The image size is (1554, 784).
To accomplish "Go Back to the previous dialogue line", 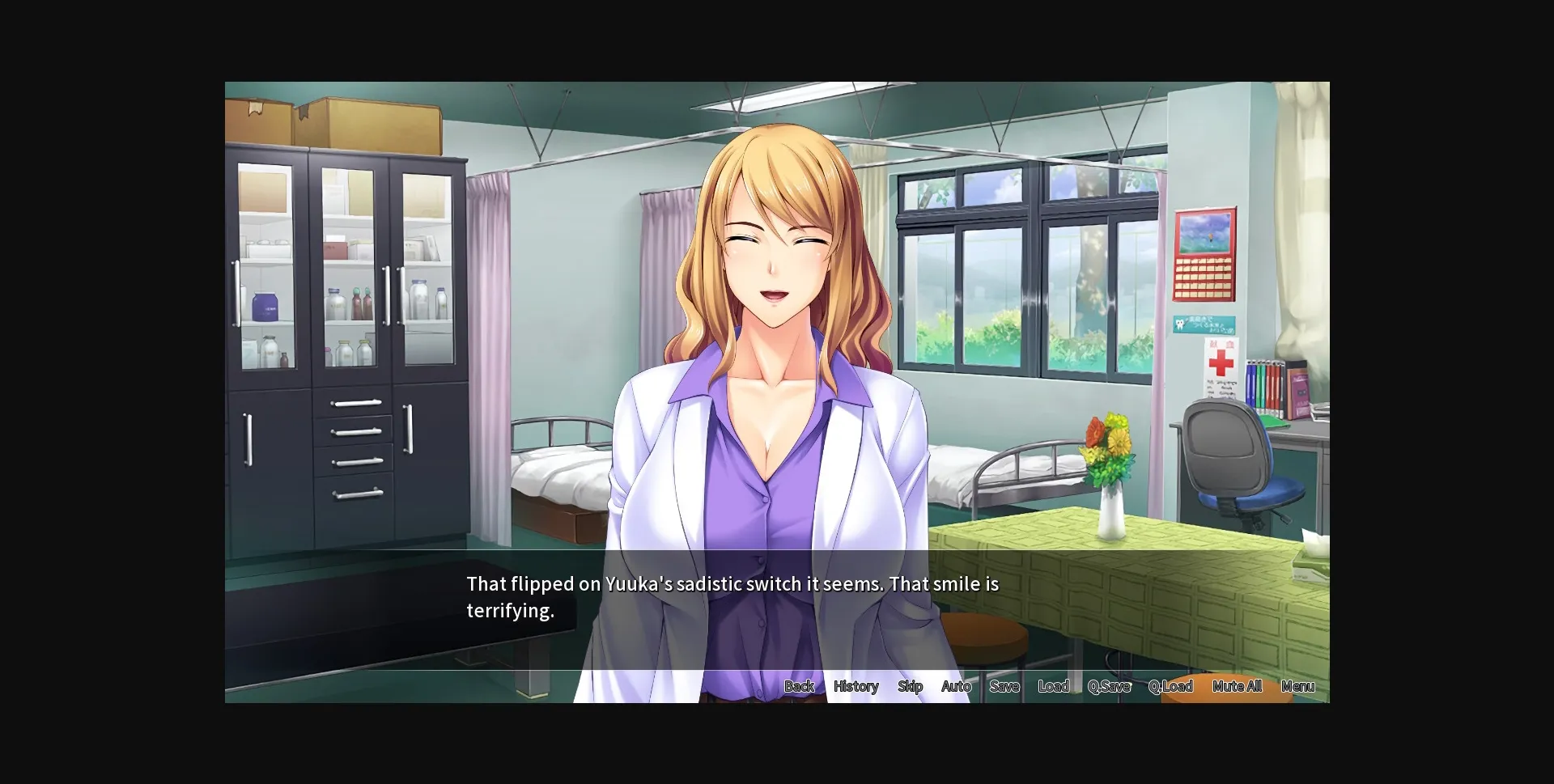I will tap(799, 686).
